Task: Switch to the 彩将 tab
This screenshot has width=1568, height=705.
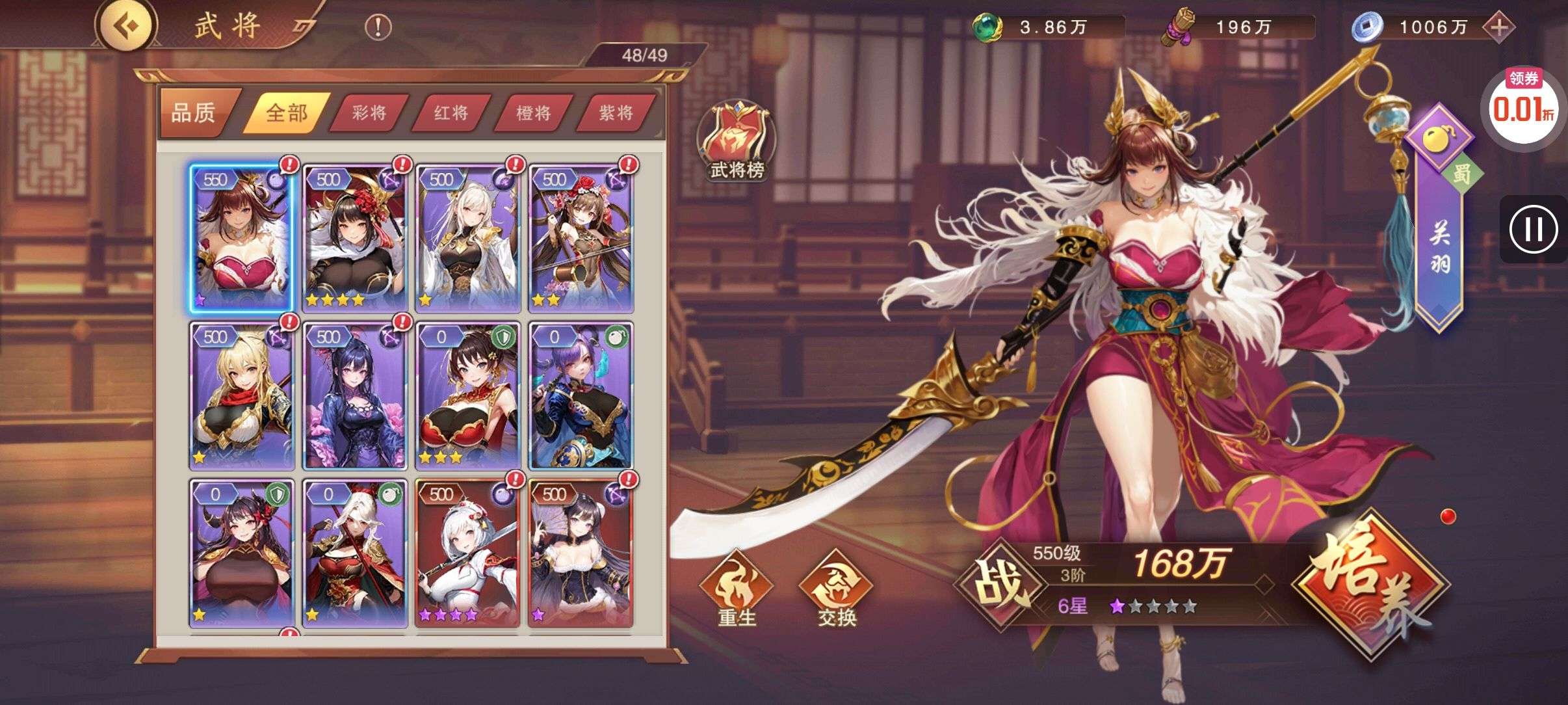Action: coord(369,113)
